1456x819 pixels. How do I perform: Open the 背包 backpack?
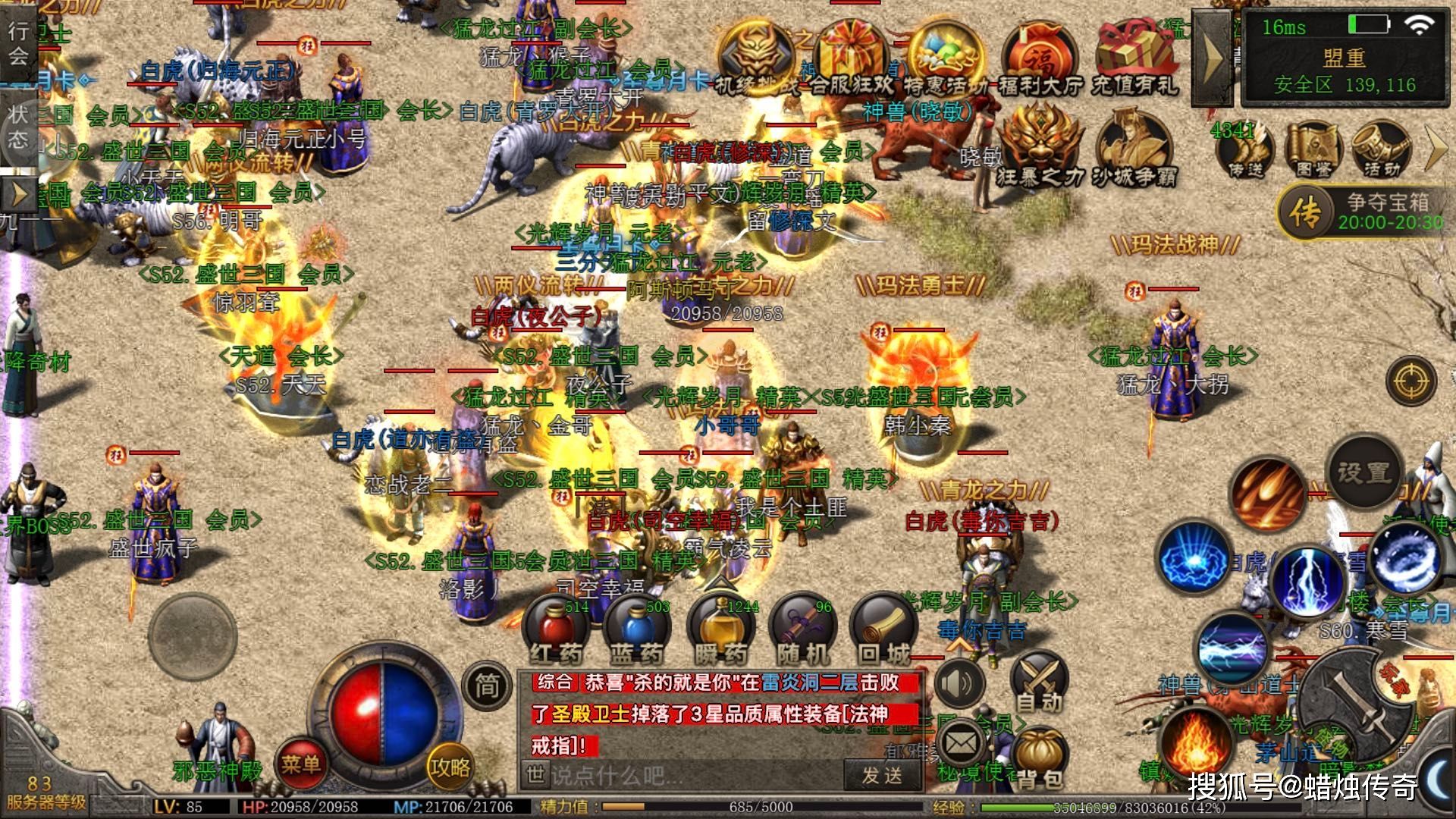[x=1039, y=758]
